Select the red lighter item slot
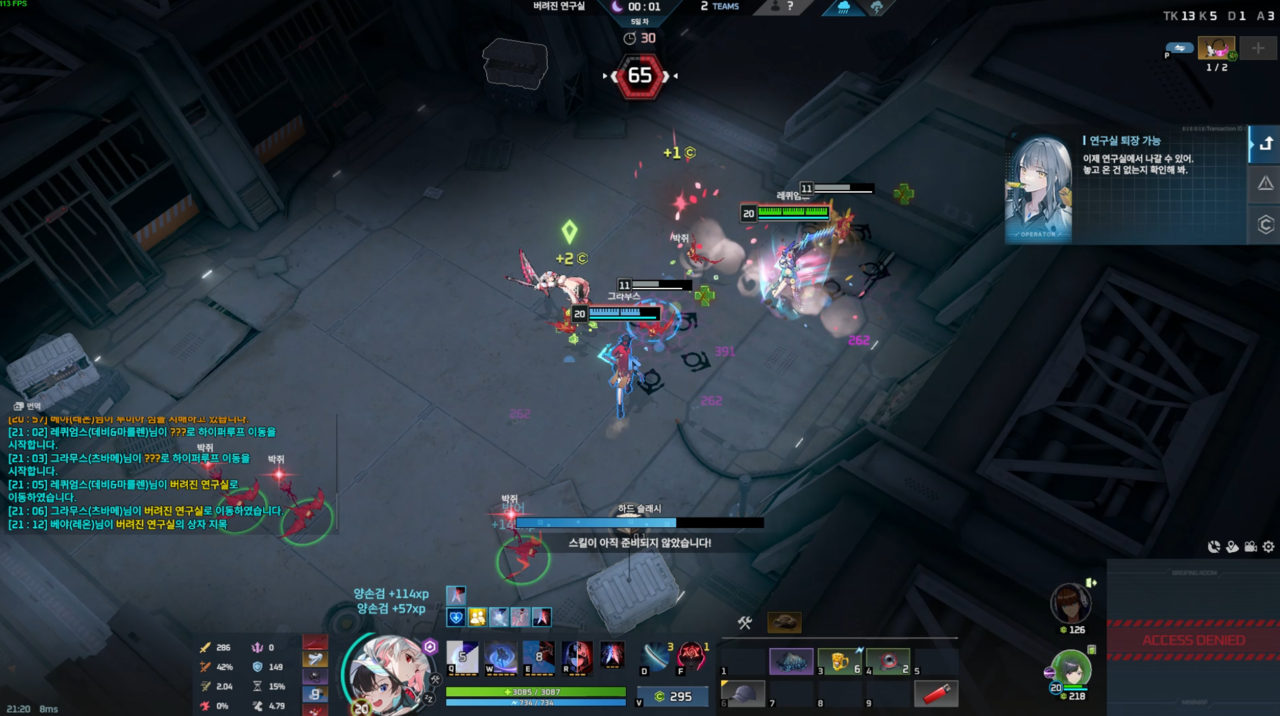Screen dimensions: 1280x716 click(935, 693)
